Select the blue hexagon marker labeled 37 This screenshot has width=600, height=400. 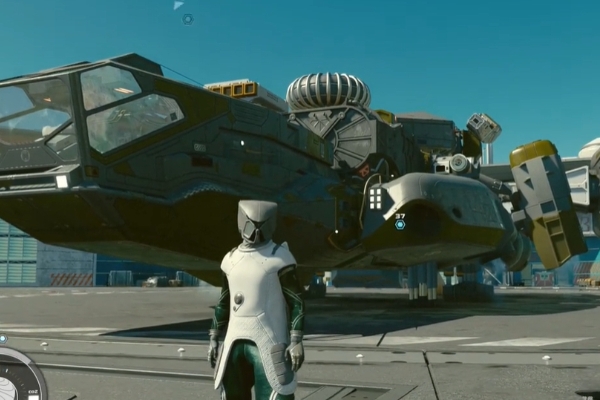click(400, 225)
